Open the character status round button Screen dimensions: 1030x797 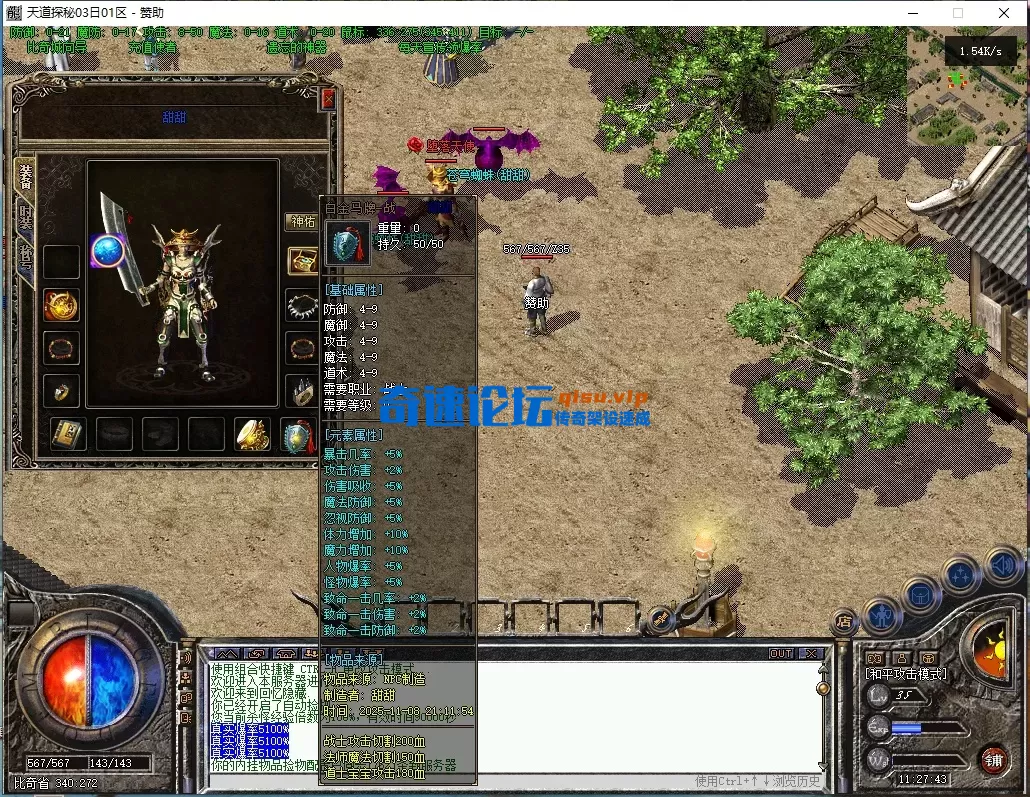pos(883,614)
